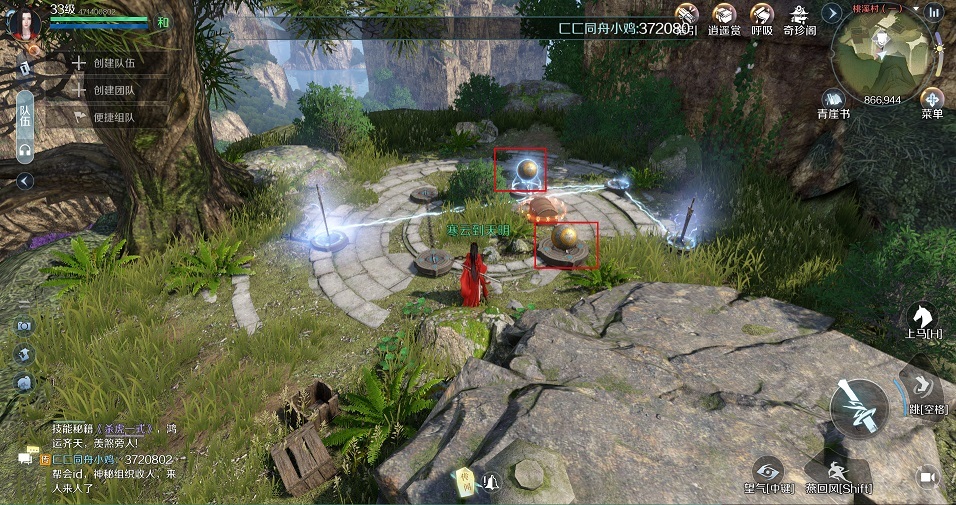The image size is (956, 505).
Task: Use the sword attack skill button
Action: click(x=859, y=408)
